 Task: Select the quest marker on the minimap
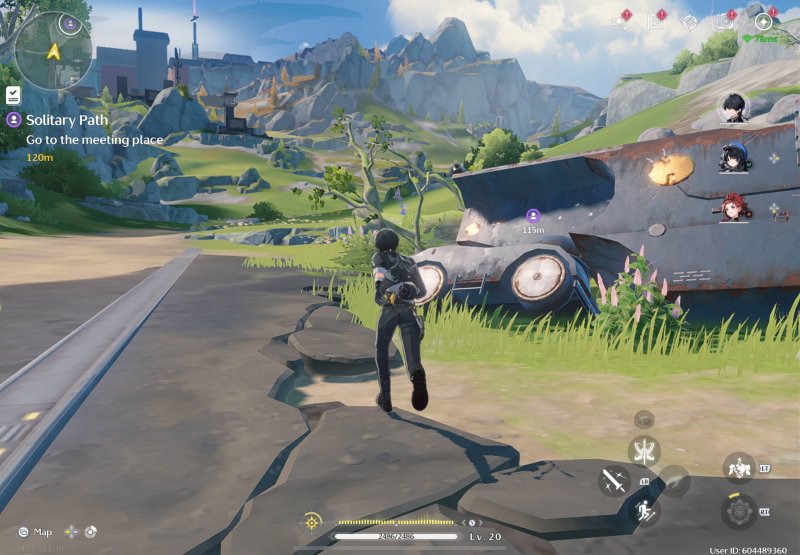(69, 22)
